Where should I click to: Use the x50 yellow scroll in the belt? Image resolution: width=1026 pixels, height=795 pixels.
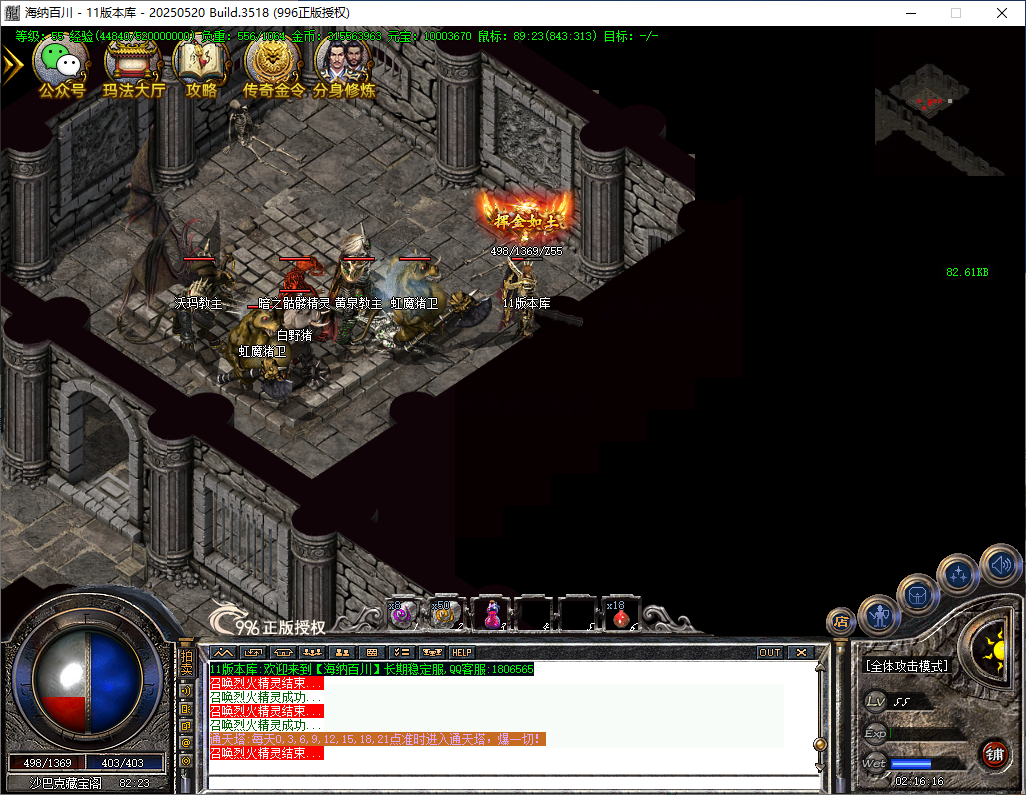(446, 613)
